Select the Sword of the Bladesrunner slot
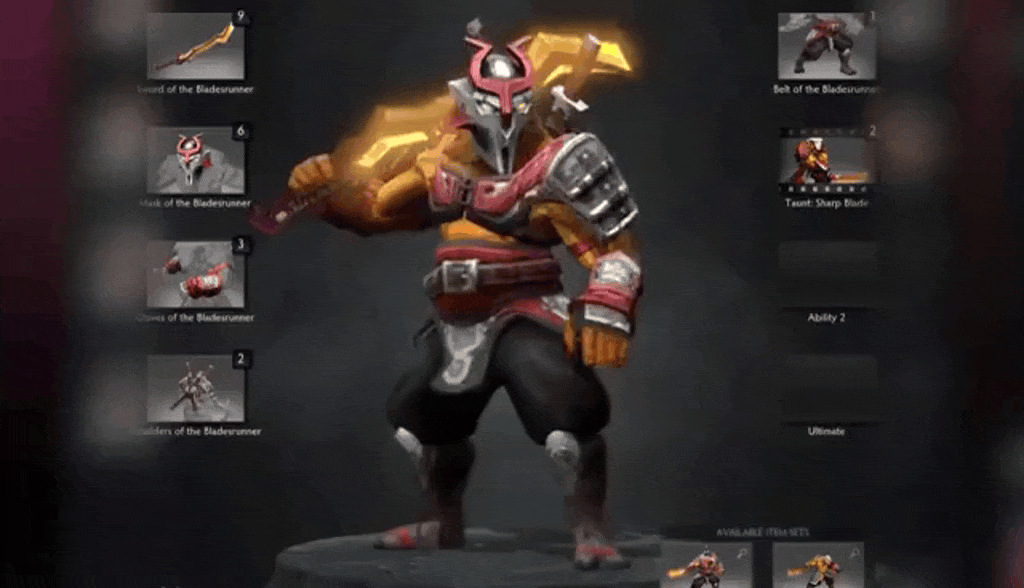The image size is (1024, 588). coord(196,46)
